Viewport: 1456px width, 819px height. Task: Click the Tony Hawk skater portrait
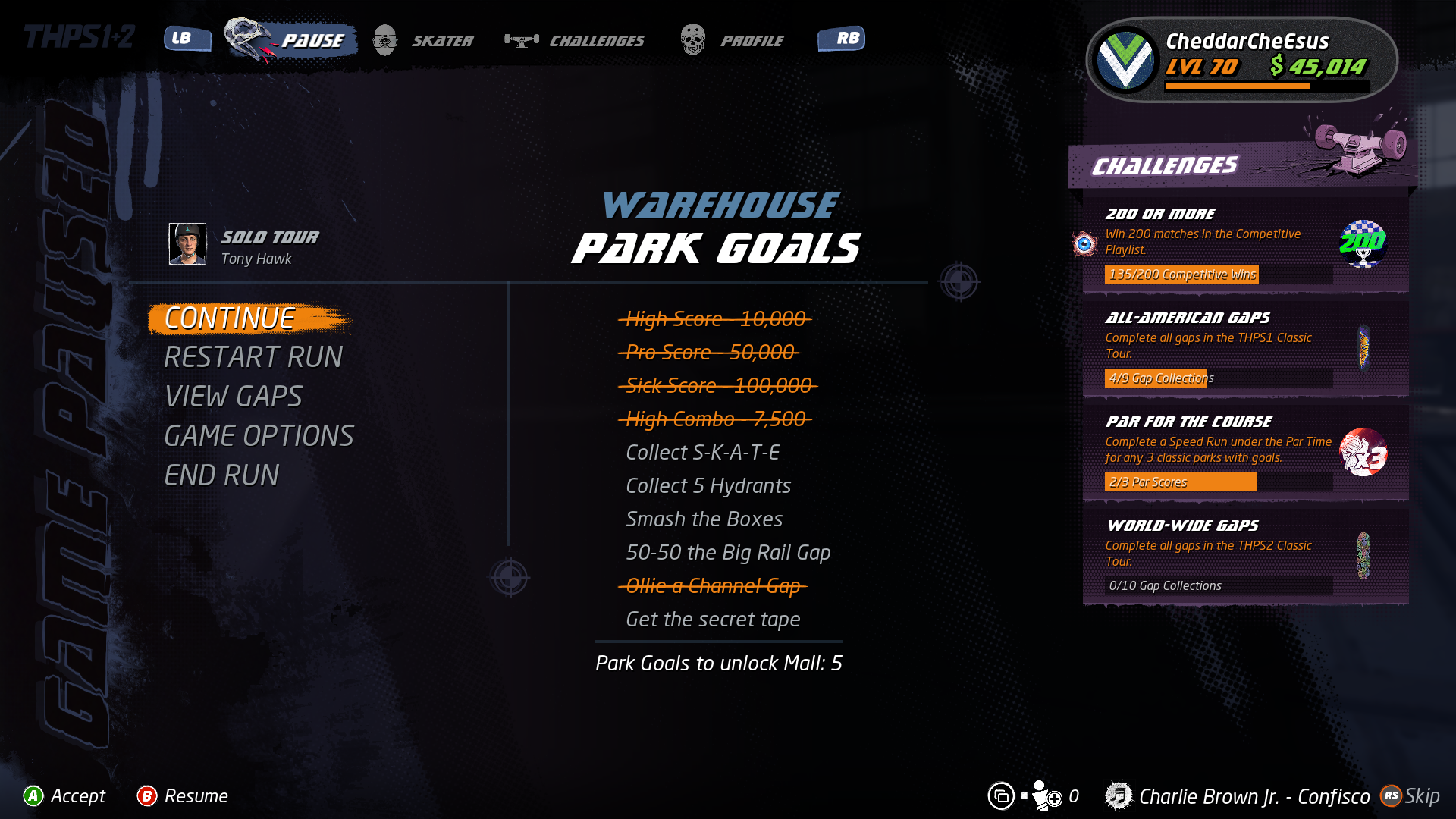coord(187,244)
